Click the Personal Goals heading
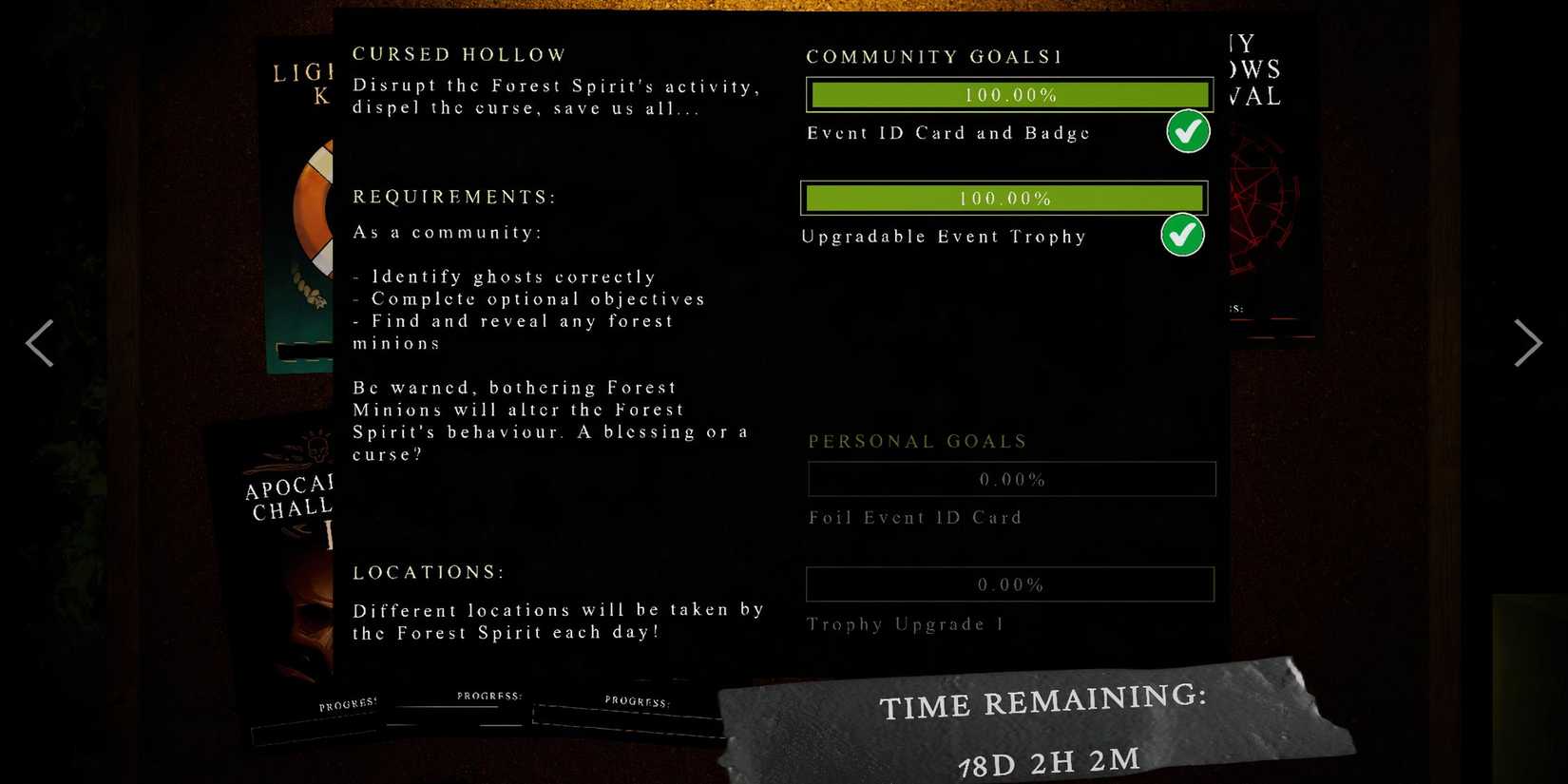This screenshot has height=784, width=1568. tap(917, 441)
